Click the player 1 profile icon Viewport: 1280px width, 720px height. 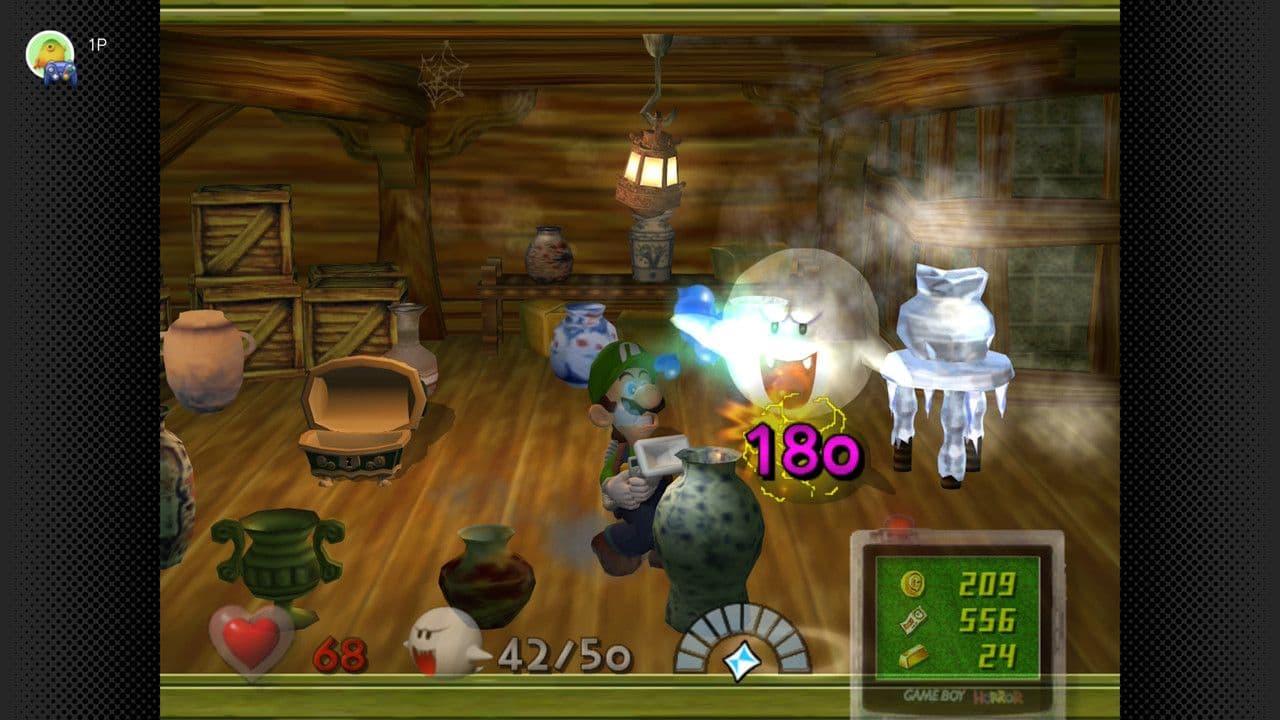[x=50, y=55]
